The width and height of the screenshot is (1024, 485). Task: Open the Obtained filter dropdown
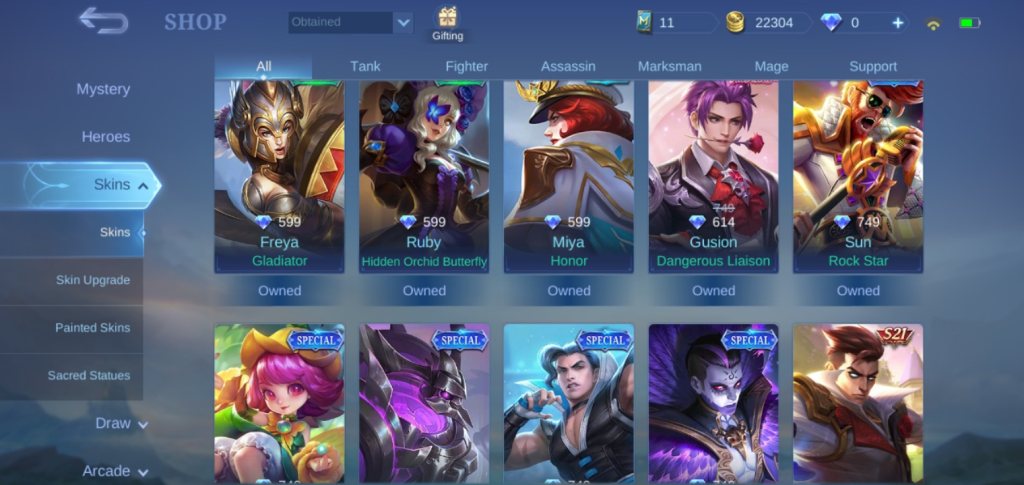point(351,22)
